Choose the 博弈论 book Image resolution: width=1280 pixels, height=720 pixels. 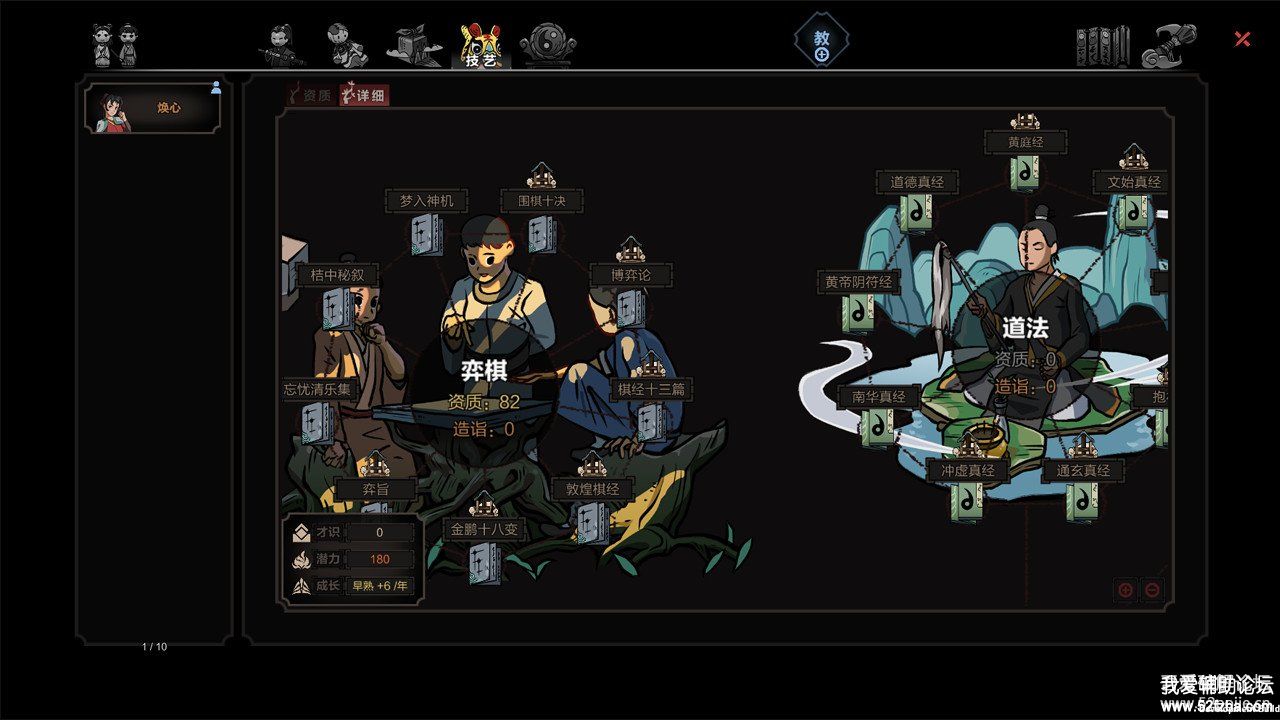(x=630, y=307)
